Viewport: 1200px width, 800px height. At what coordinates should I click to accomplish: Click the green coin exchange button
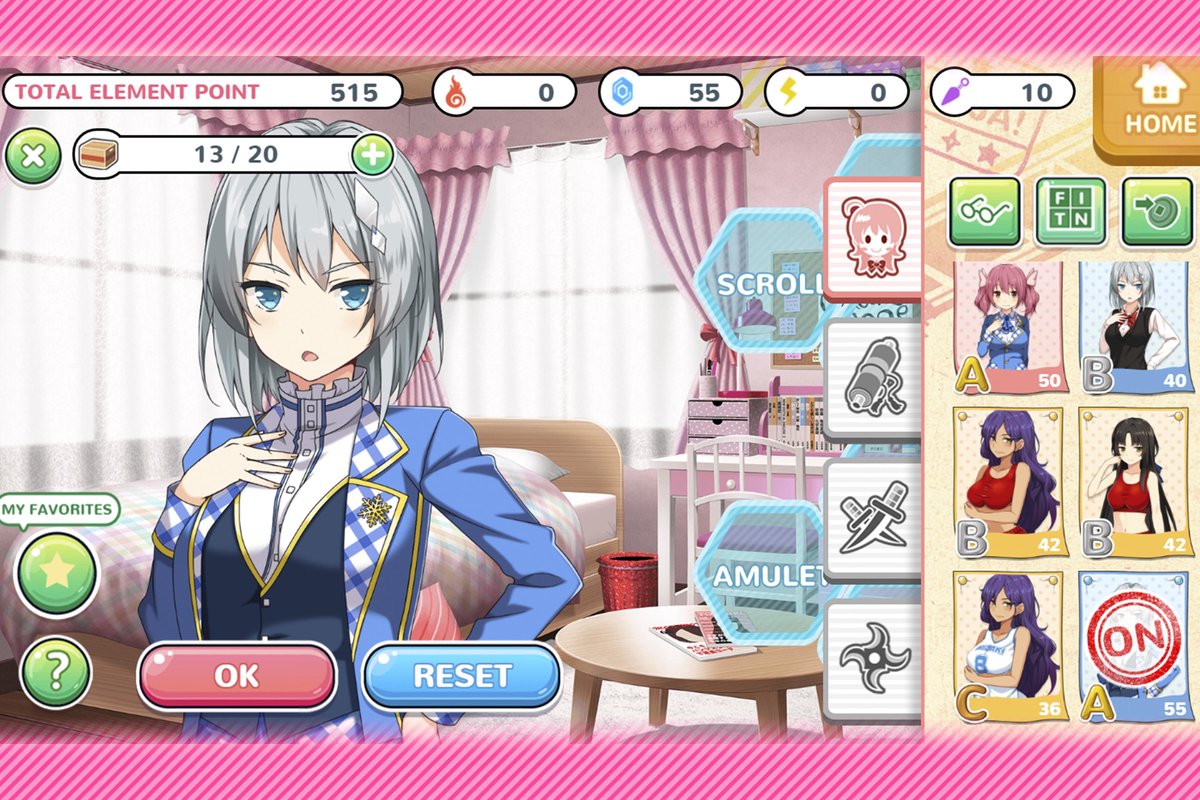1157,211
